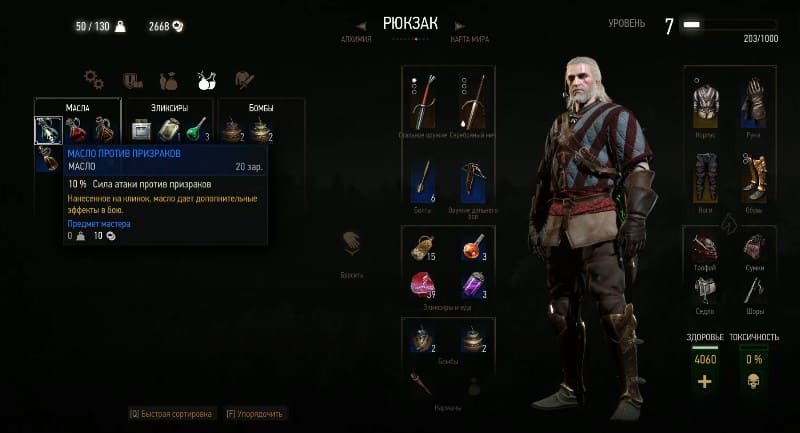Switch to the weapons and armor tab
Screen dimensions: 800x433
(x=244, y=79)
